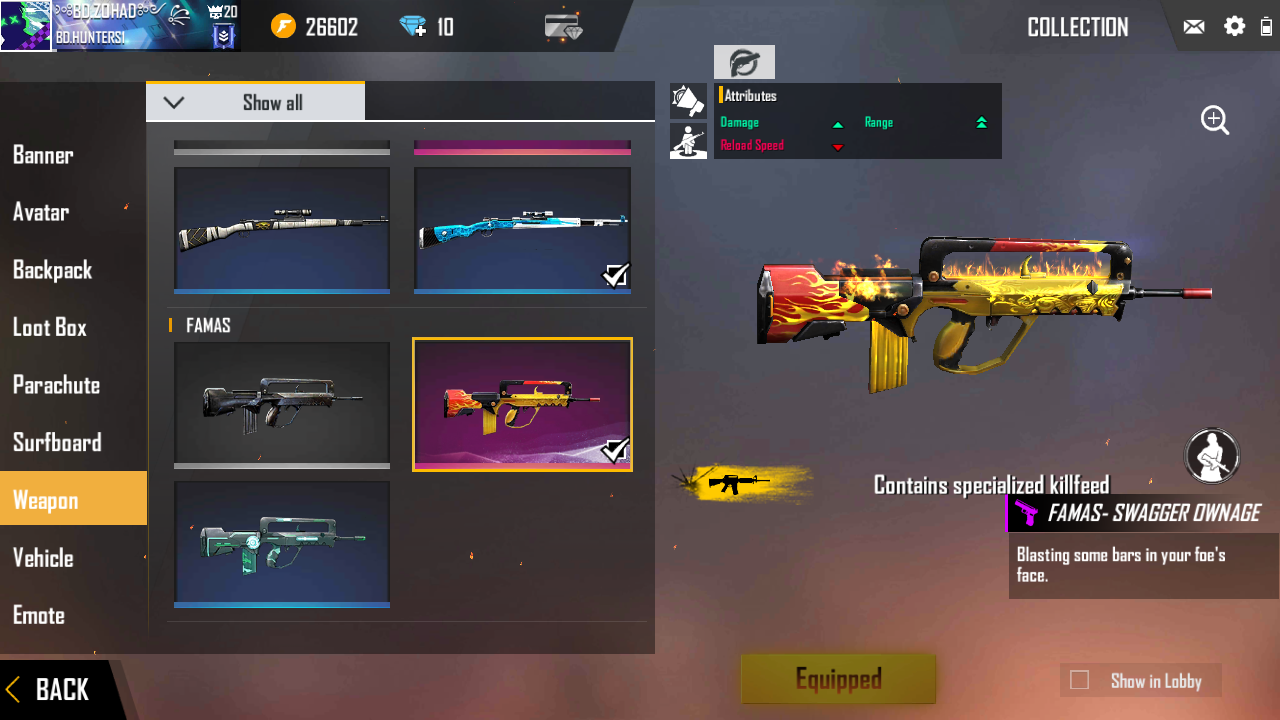
Task: Click the checkmark on the blue sniper rifle skin
Action: (x=617, y=276)
